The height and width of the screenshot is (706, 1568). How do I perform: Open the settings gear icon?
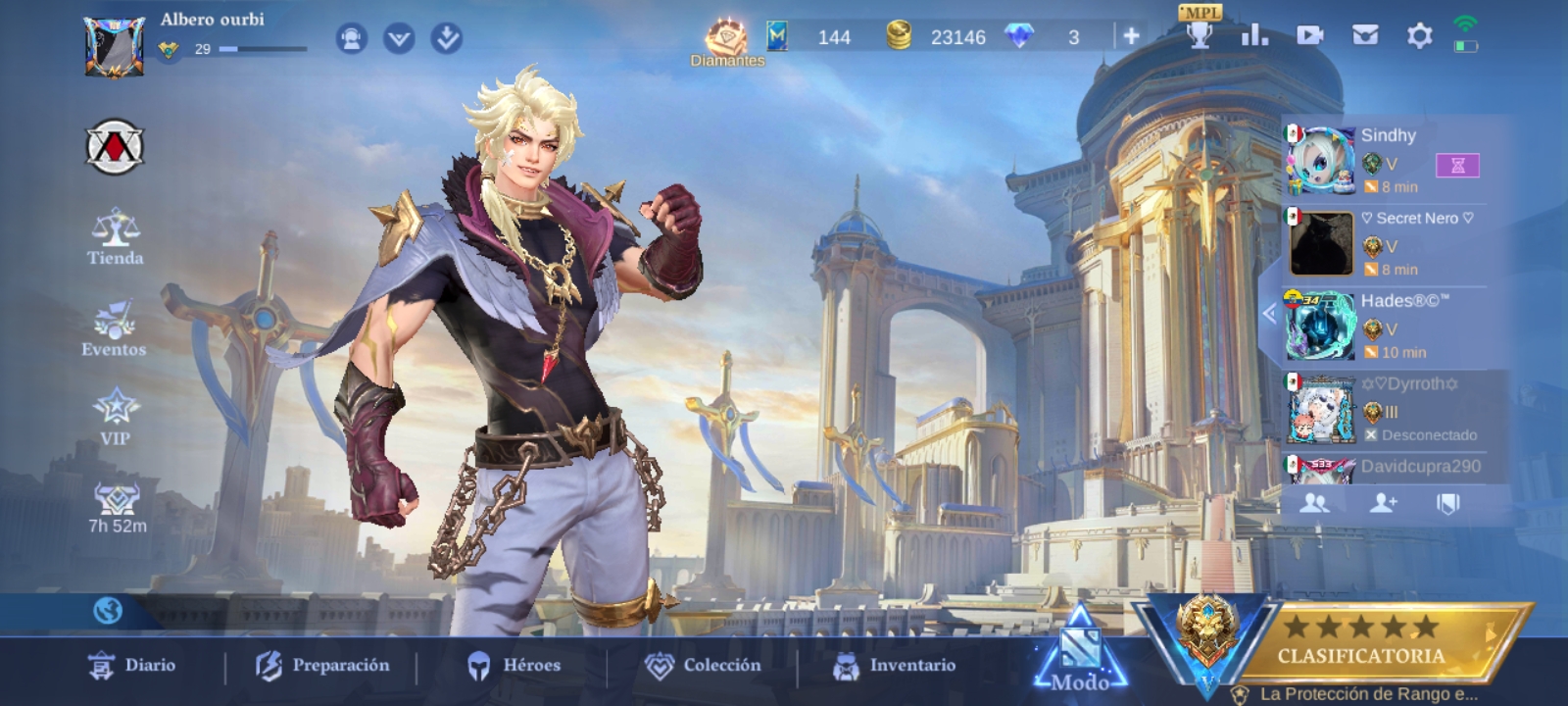pyautogui.click(x=1419, y=36)
